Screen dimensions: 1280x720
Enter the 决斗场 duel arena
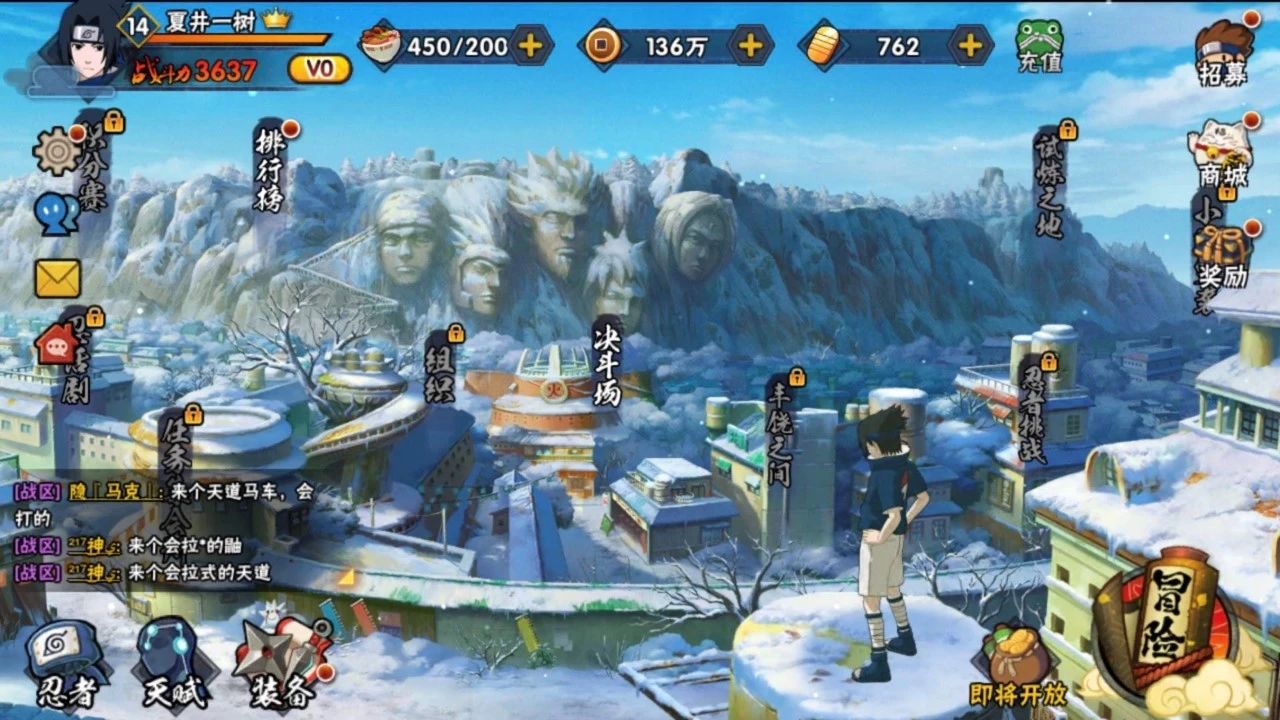(x=606, y=362)
